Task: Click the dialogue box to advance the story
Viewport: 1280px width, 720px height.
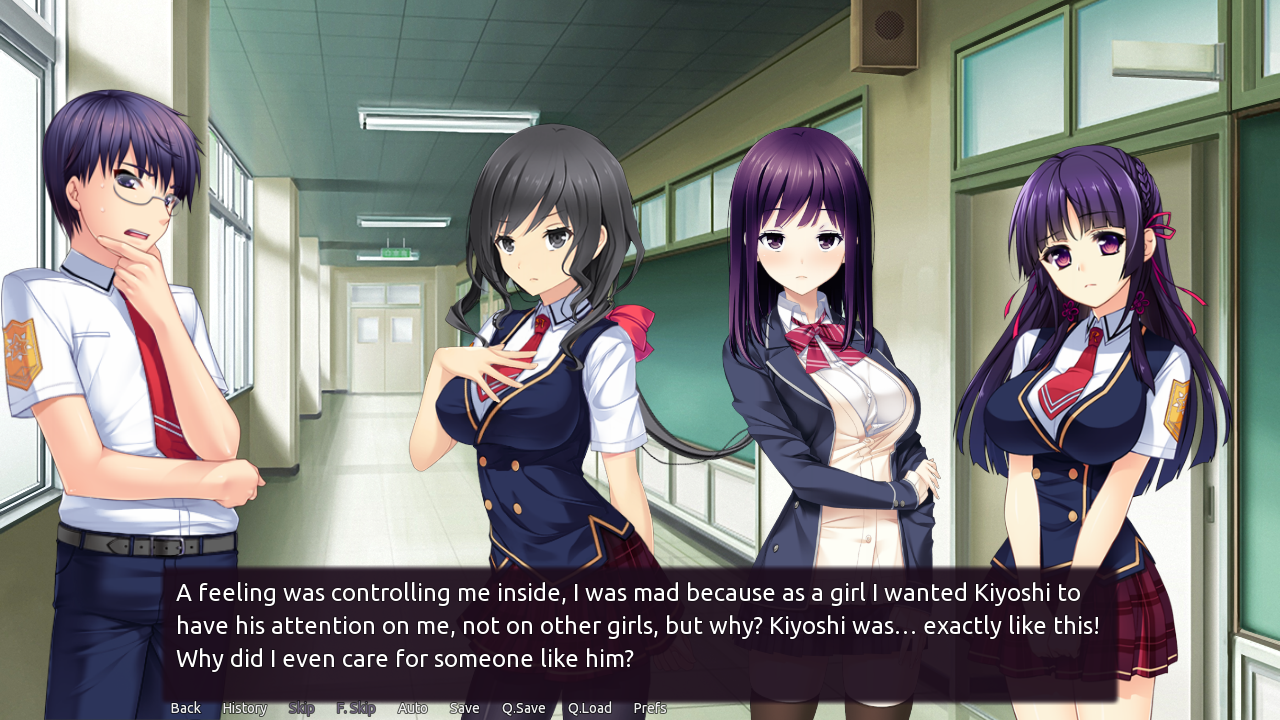Action: click(640, 625)
